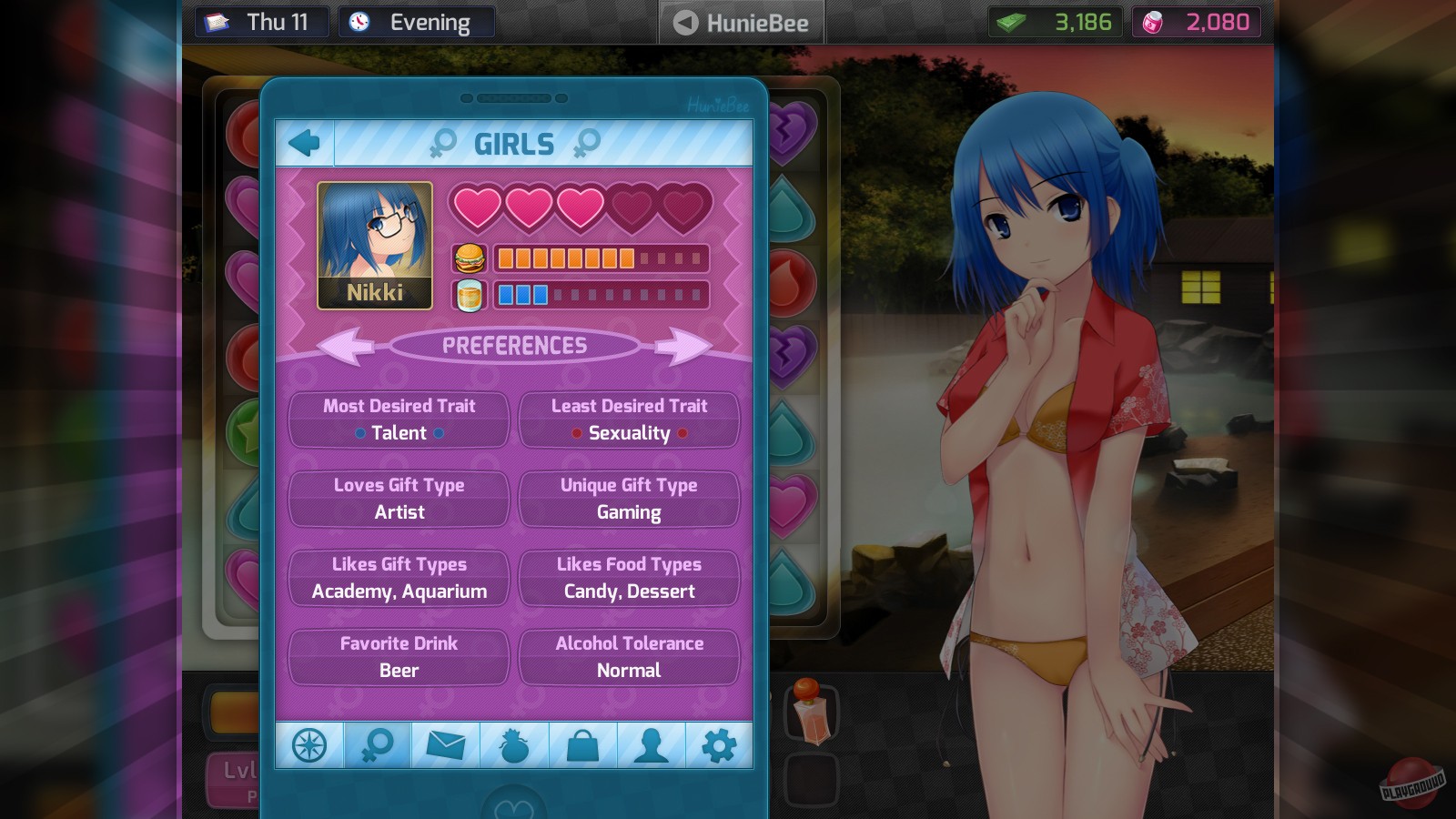Viewport: 1456px width, 819px height.
Task: Open the messages envelope icon
Action: click(x=446, y=744)
